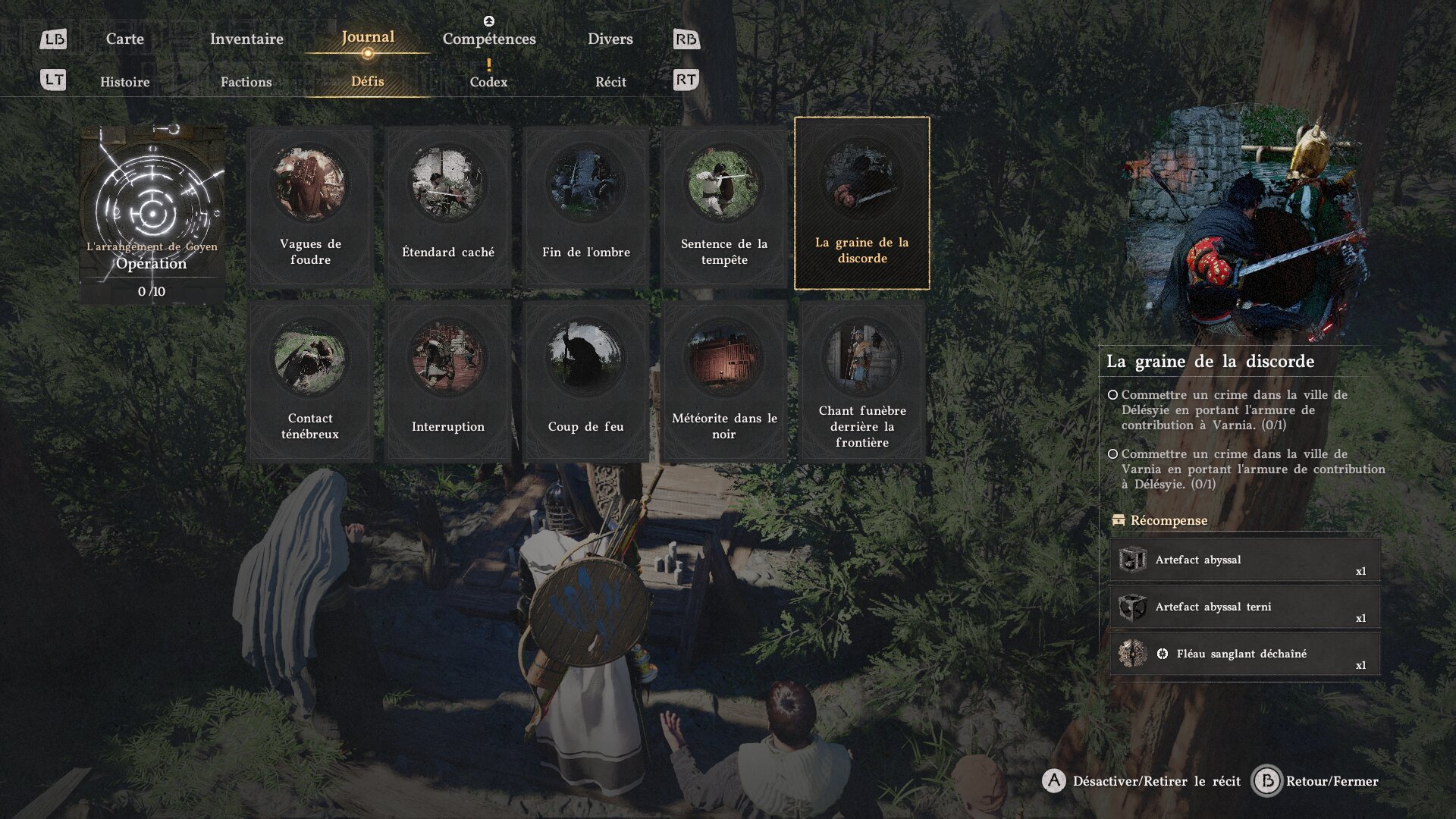1456x819 pixels.
Task: Select the Sentence de la tempête card
Action: (724, 206)
